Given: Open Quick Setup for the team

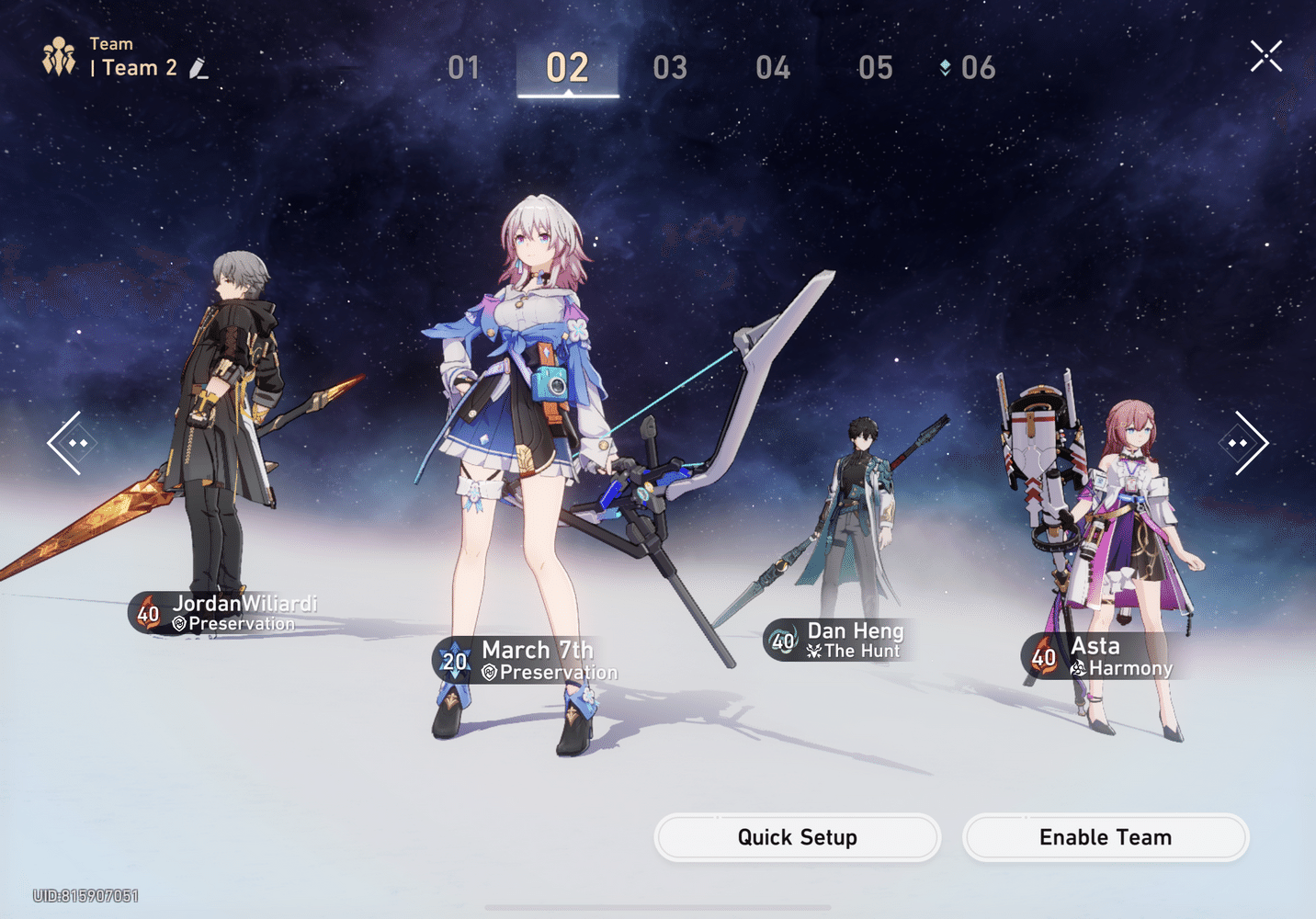Looking at the screenshot, I should (797, 837).
